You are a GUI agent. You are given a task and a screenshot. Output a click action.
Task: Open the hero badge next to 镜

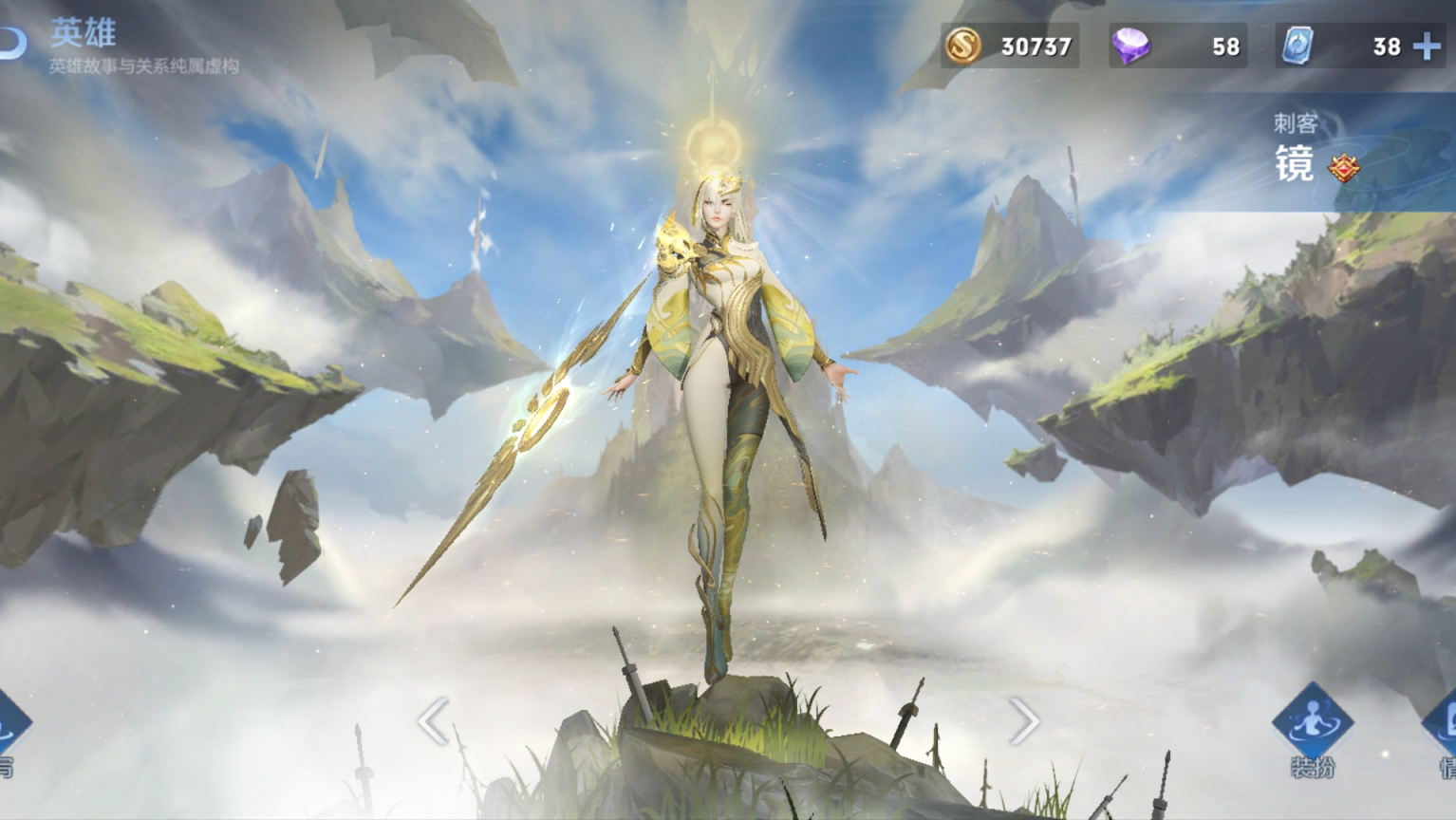point(1343,168)
